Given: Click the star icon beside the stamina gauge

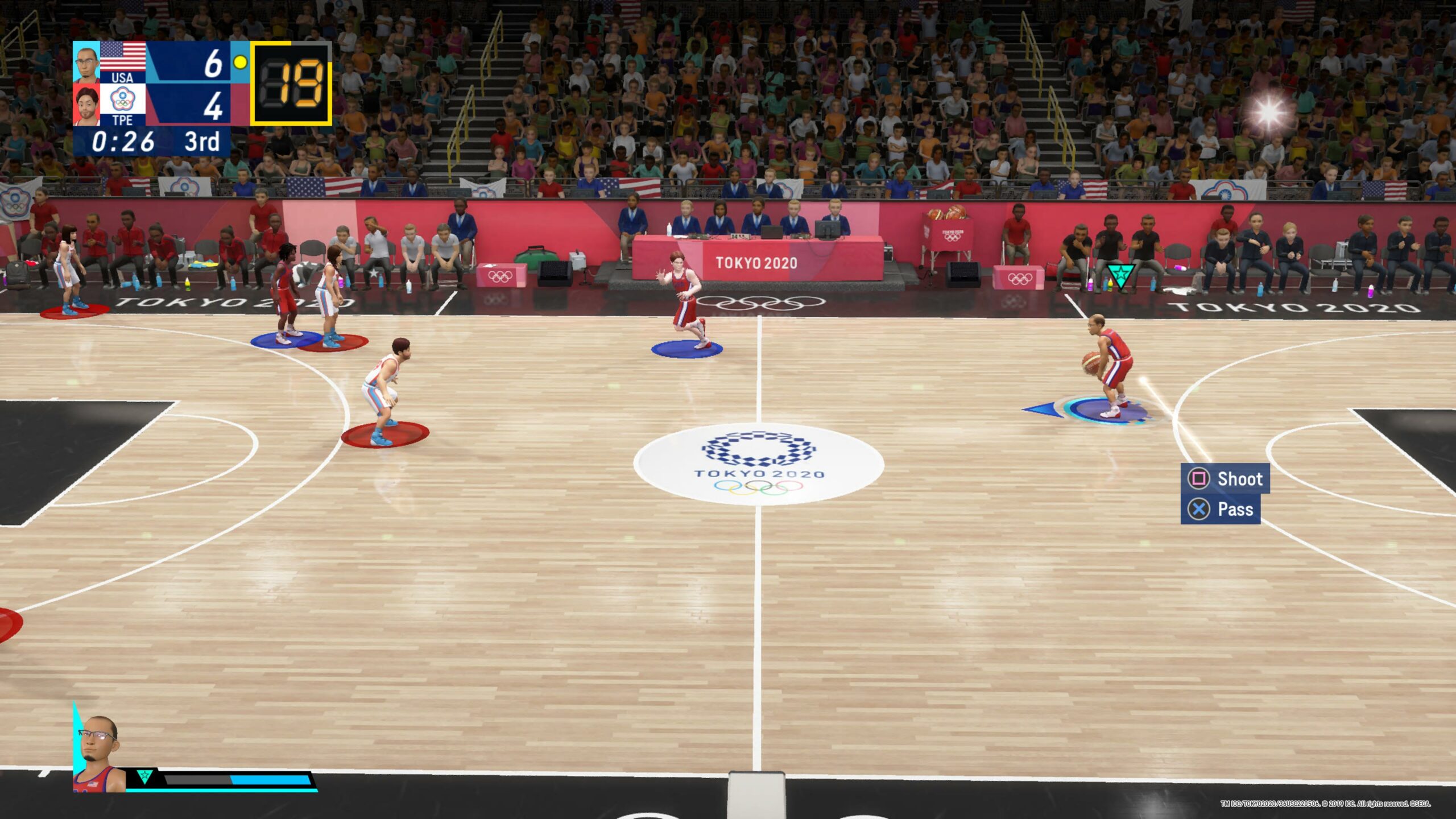Looking at the screenshot, I should tap(144, 776).
